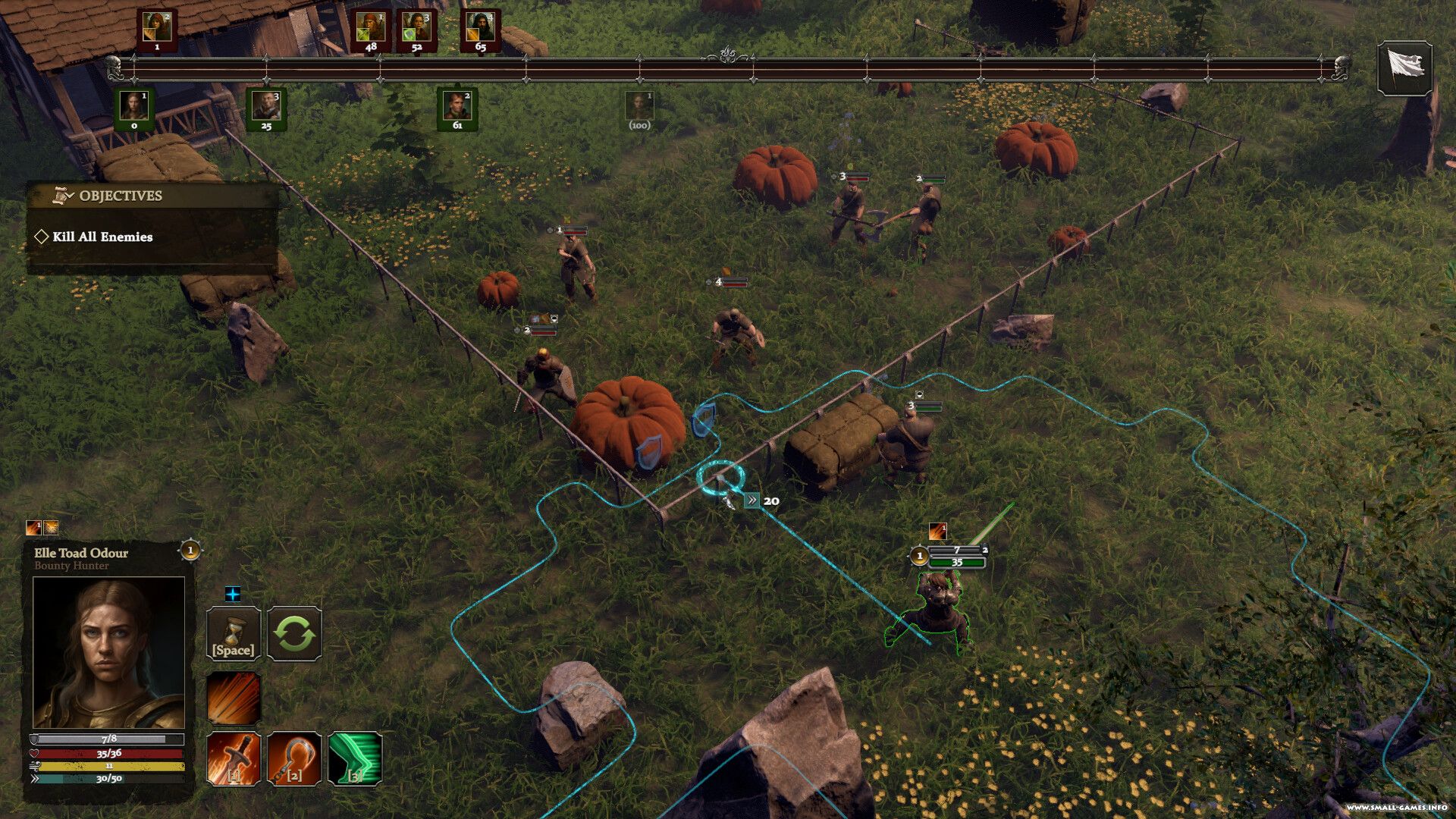Click the blue plus icon above the hourglass
The width and height of the screenshot is (1456, 819).
[233, 594]
